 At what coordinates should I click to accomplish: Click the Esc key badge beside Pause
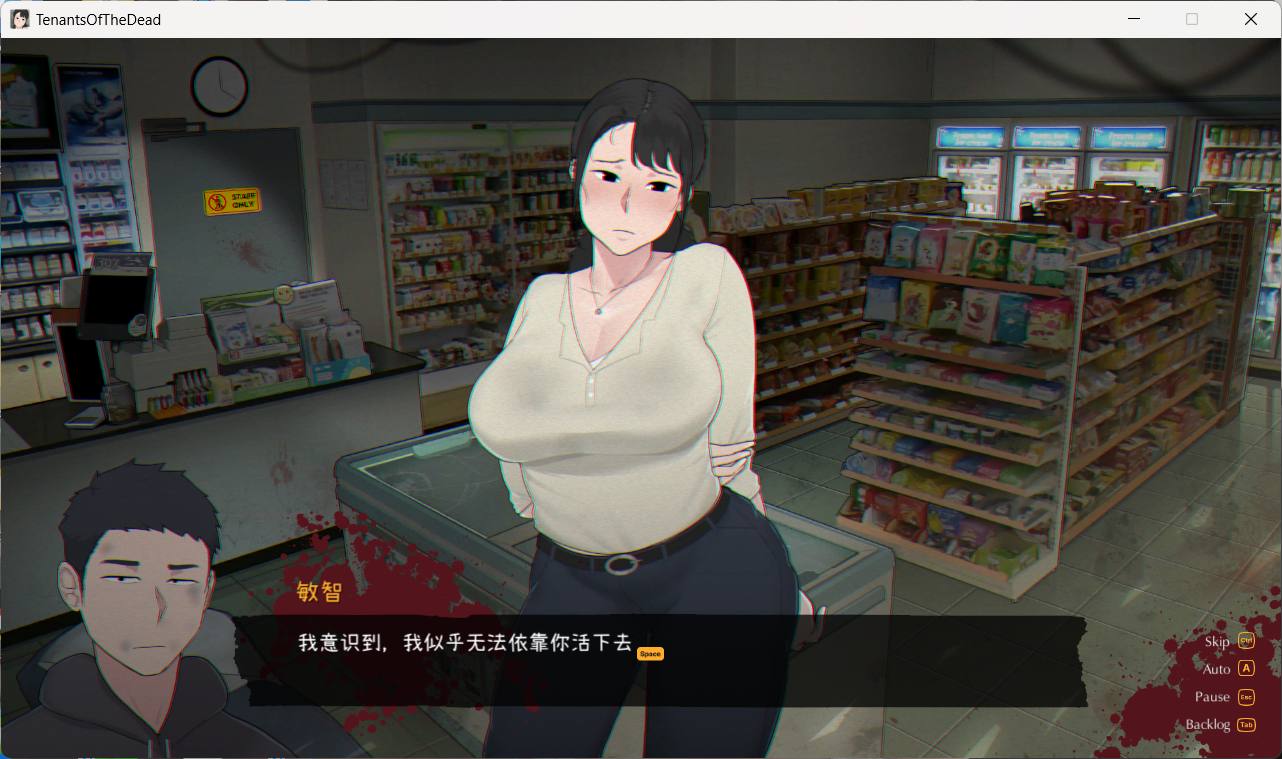1245,697
